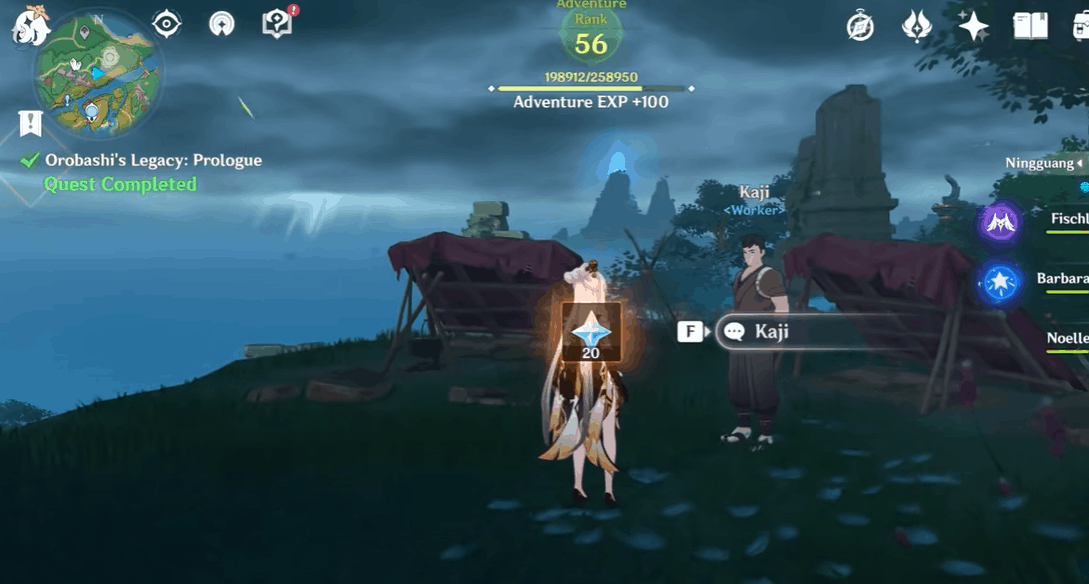The width and height of the screenshot is (1089, 584).
Task: Open the icon with the red notification badge
Action: click(277, 24)
